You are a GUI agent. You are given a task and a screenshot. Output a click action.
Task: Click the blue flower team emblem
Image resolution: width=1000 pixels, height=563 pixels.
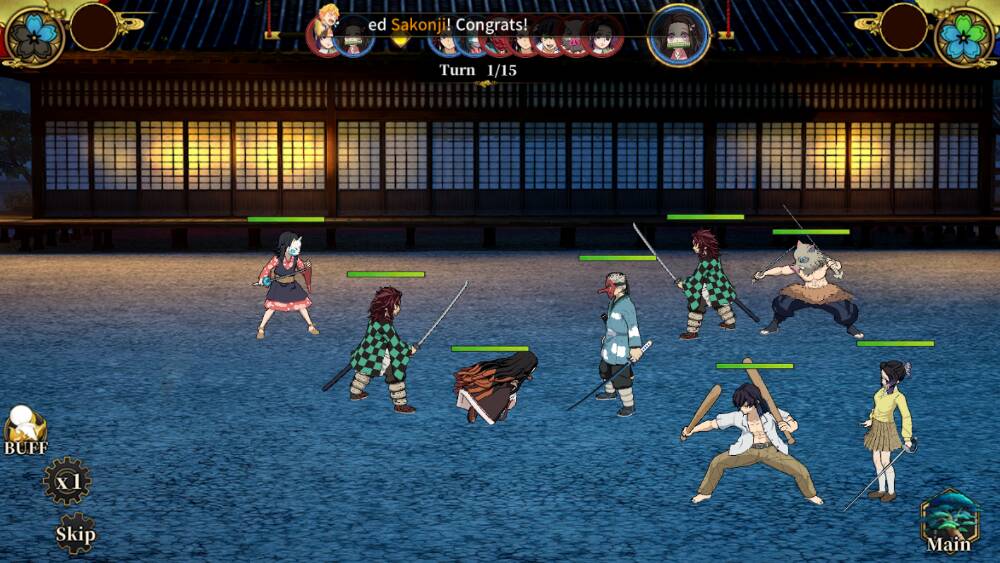[35, 36]
